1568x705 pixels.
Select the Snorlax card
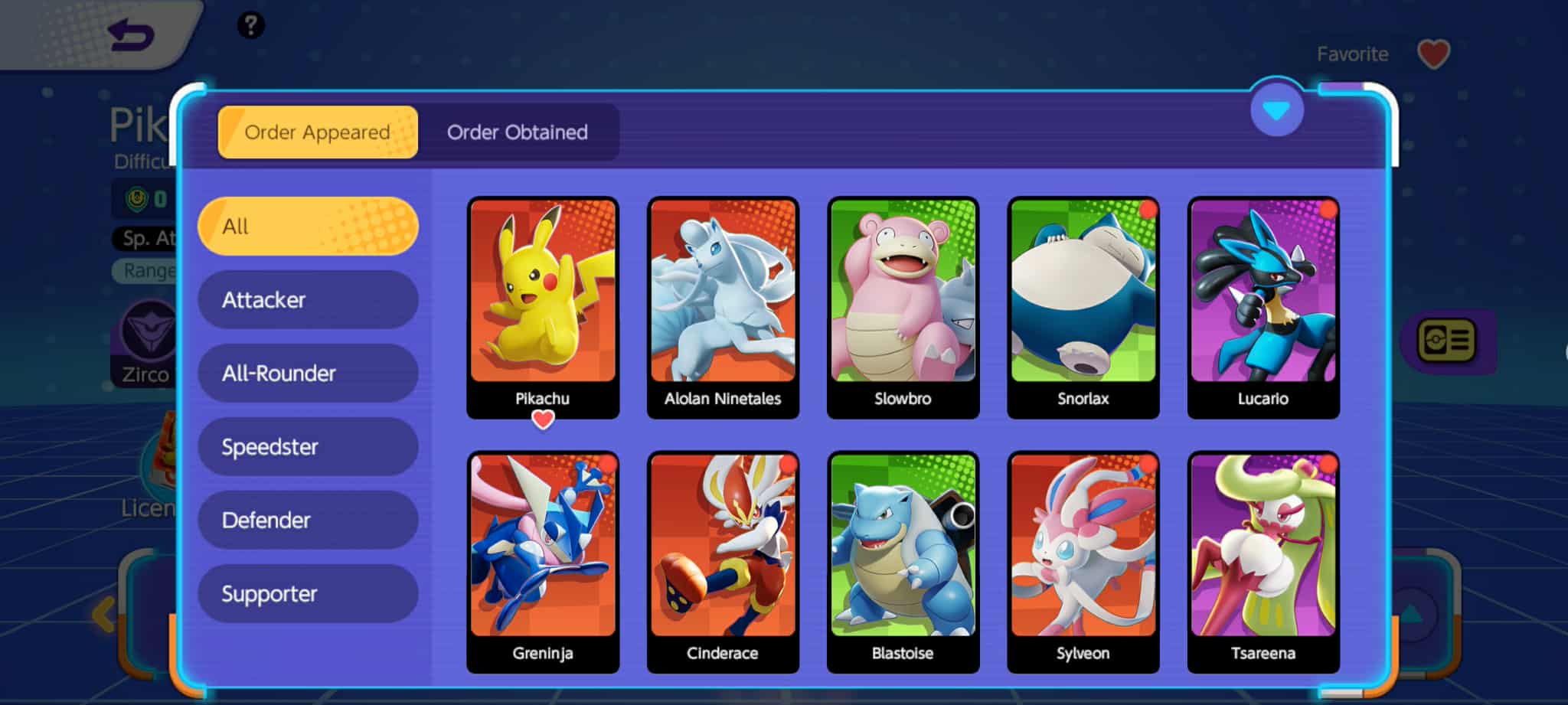[x=1083, y=306]
